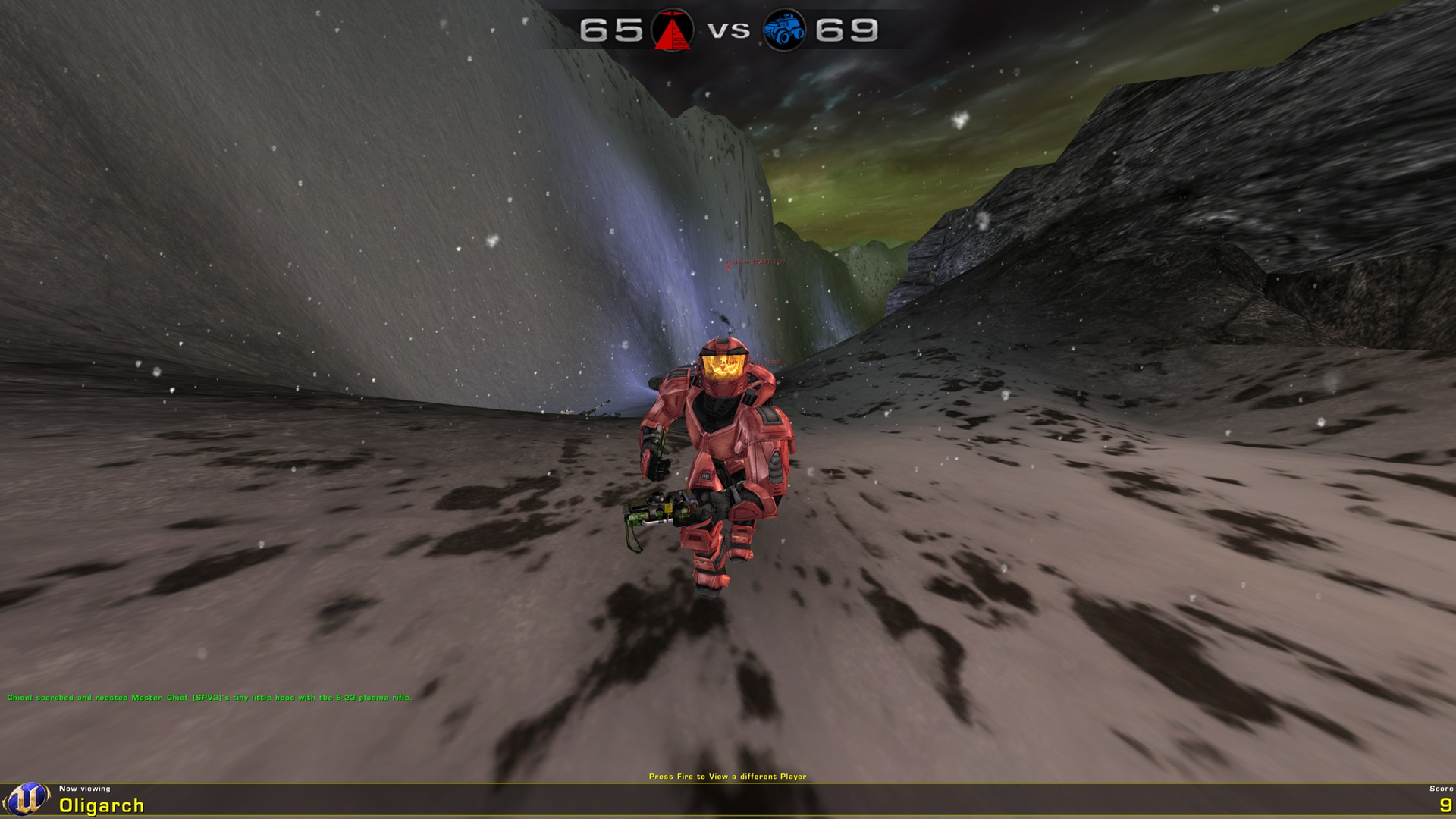Toggle the kill feed message visibility
1456x819 pixels.
coord(209,695)
